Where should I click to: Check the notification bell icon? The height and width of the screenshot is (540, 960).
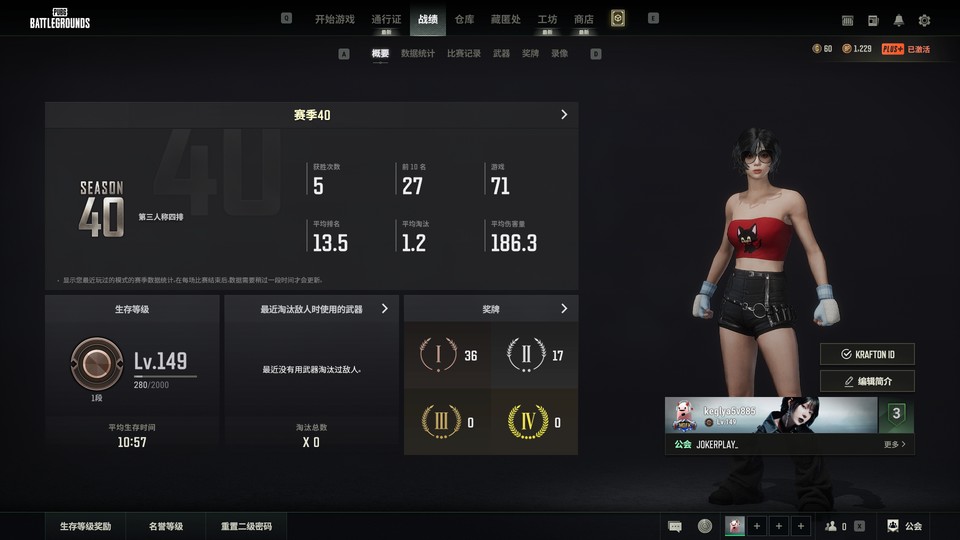click(x=899, y=20)
